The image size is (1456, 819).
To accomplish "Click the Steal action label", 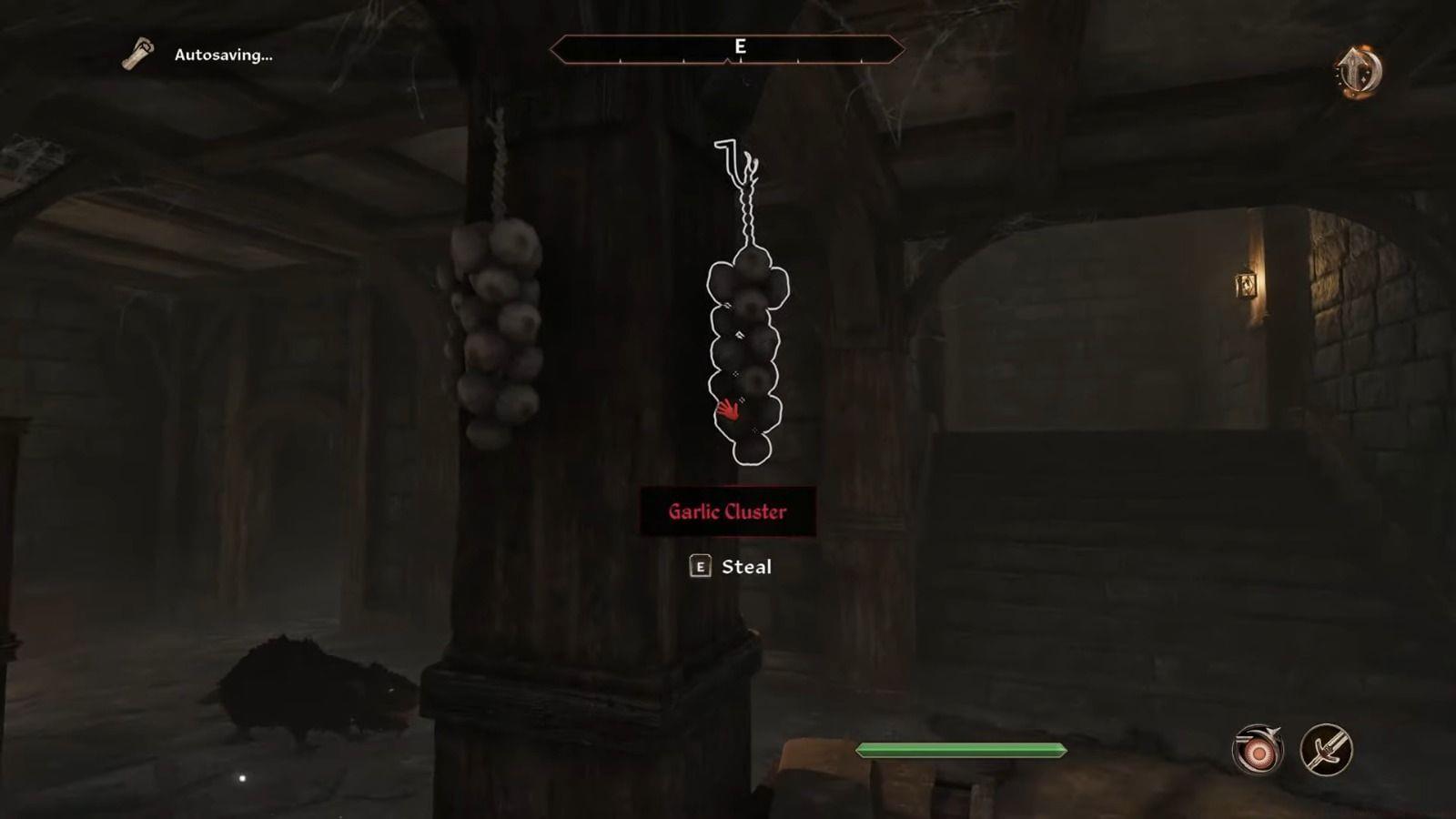I will (746, 567).
